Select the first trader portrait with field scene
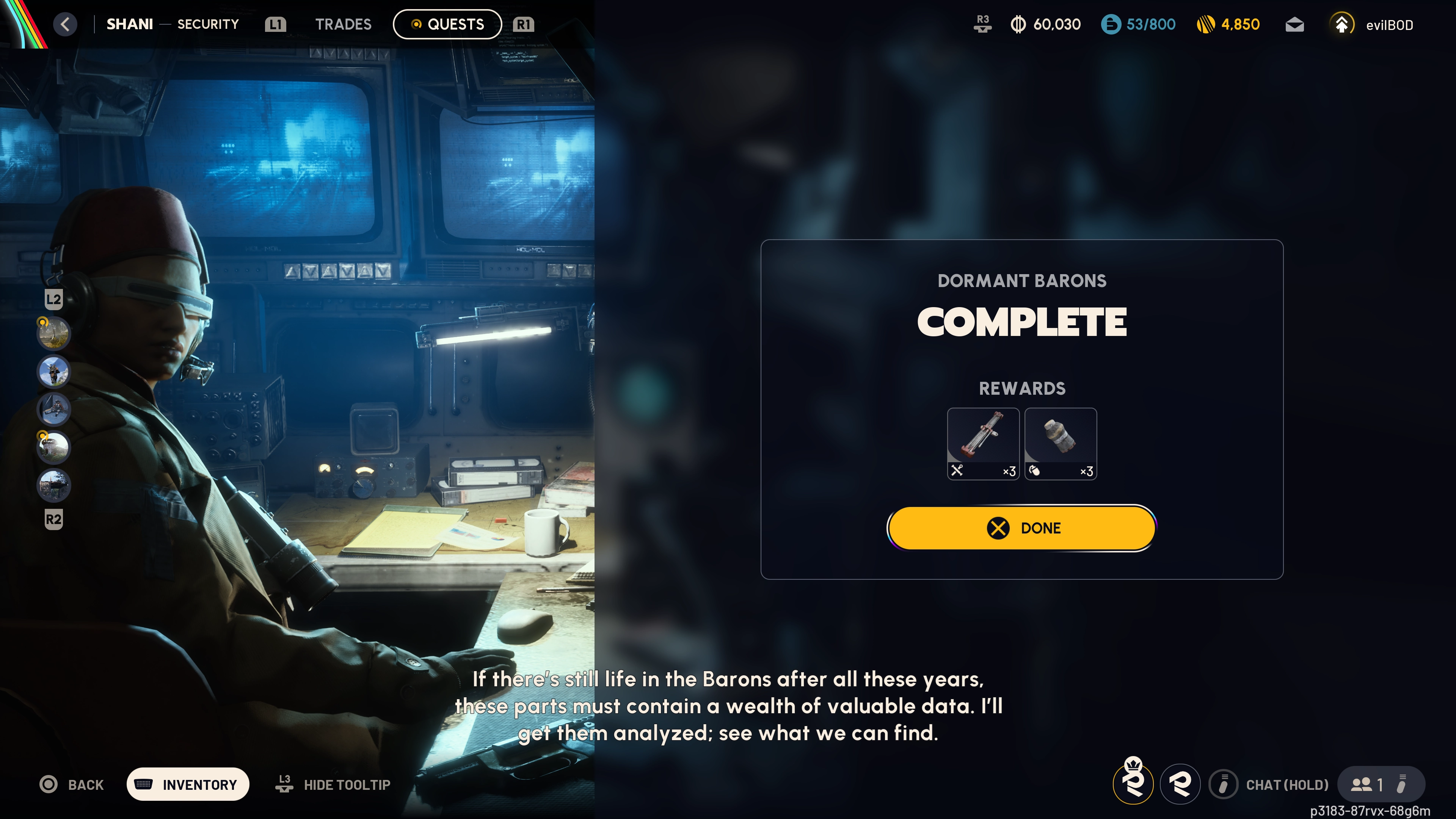1456x819 pixels. click(x=54, y=333)
